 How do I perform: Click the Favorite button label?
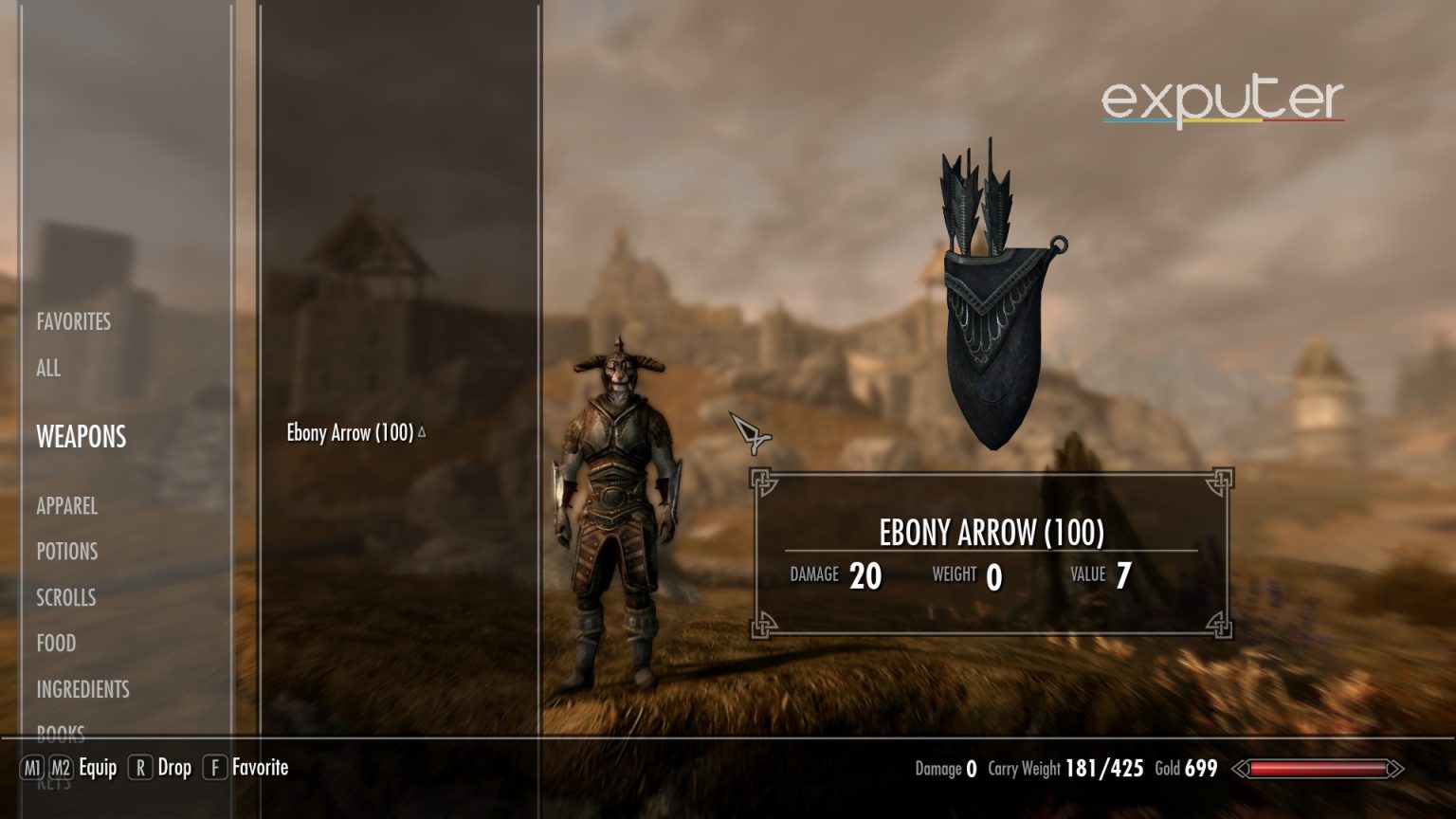coord(259,768)
